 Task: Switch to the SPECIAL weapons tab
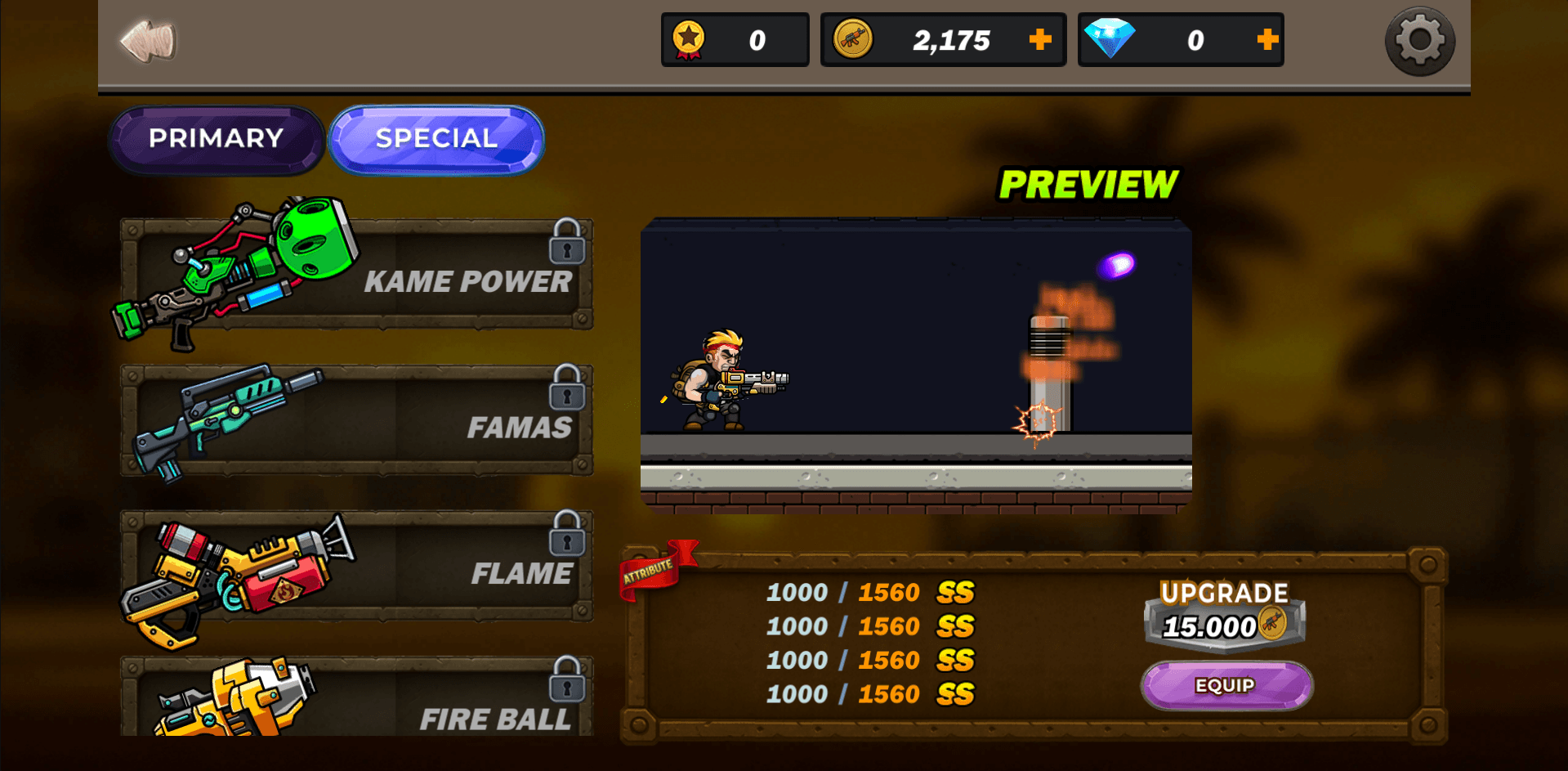[x=436, y=137]
